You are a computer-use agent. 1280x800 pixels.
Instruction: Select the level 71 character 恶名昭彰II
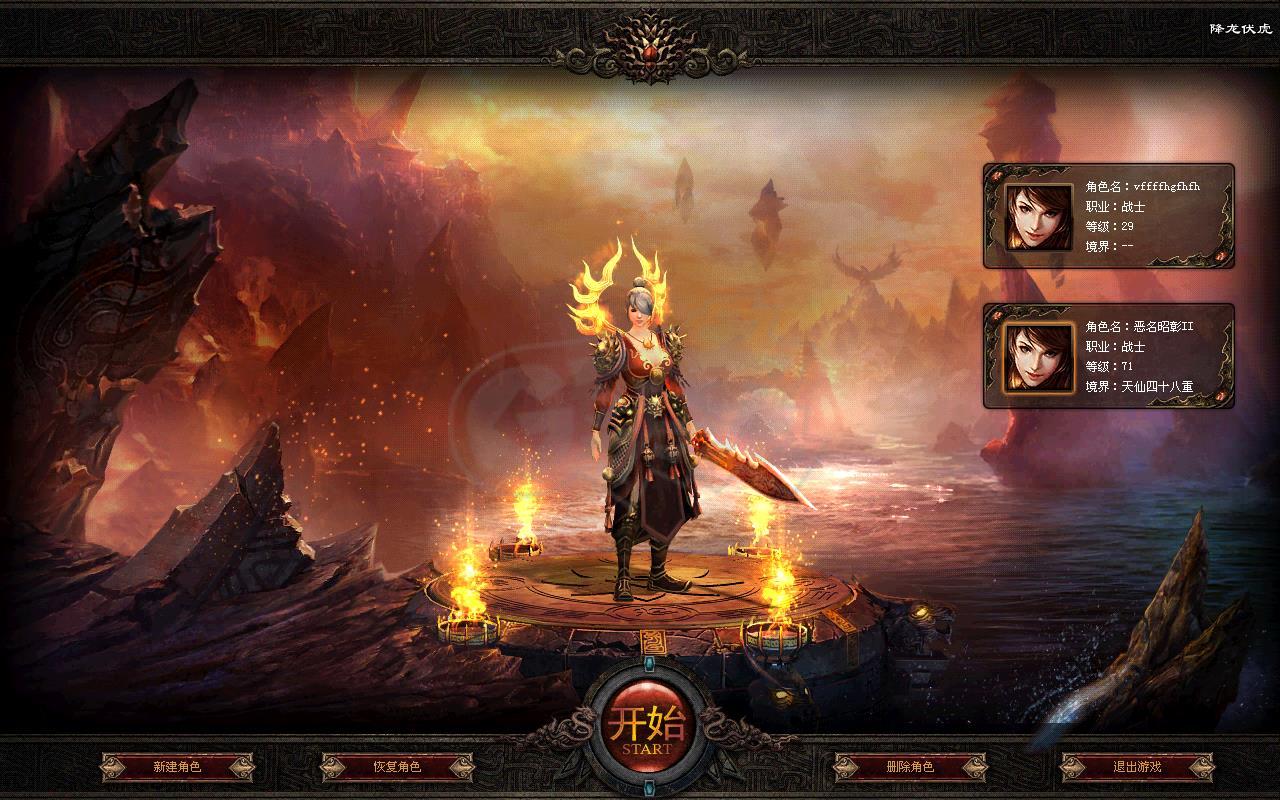click(x=1108, y=356)
